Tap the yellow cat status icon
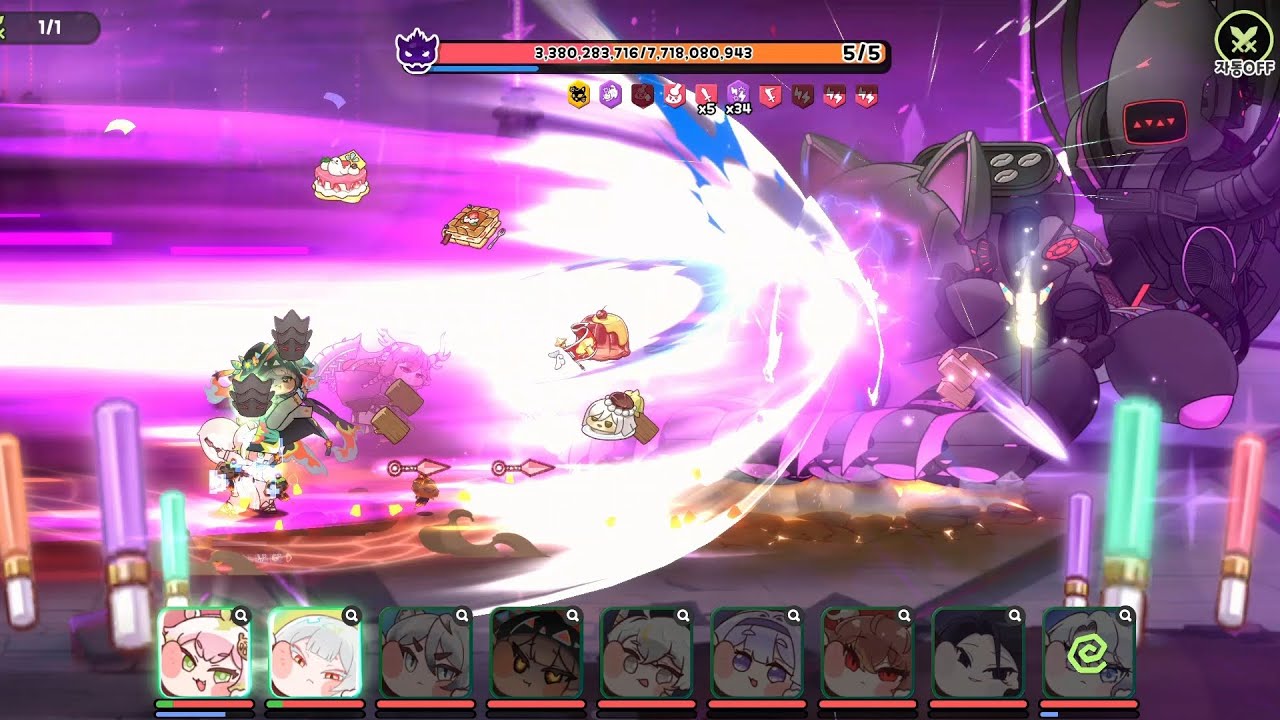The image size is (1280, 720). [577, 95]
